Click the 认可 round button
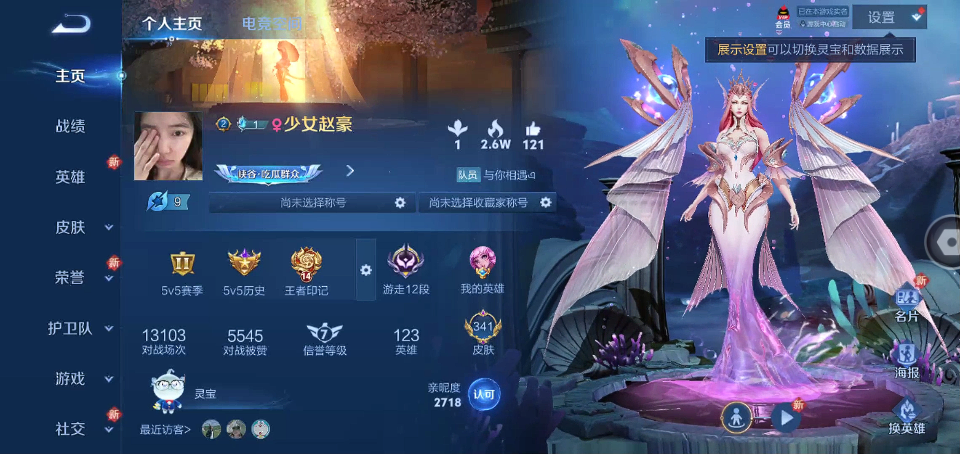Image resolution: width=960 pixels, height=454 pixels. (x=484, y=393)
